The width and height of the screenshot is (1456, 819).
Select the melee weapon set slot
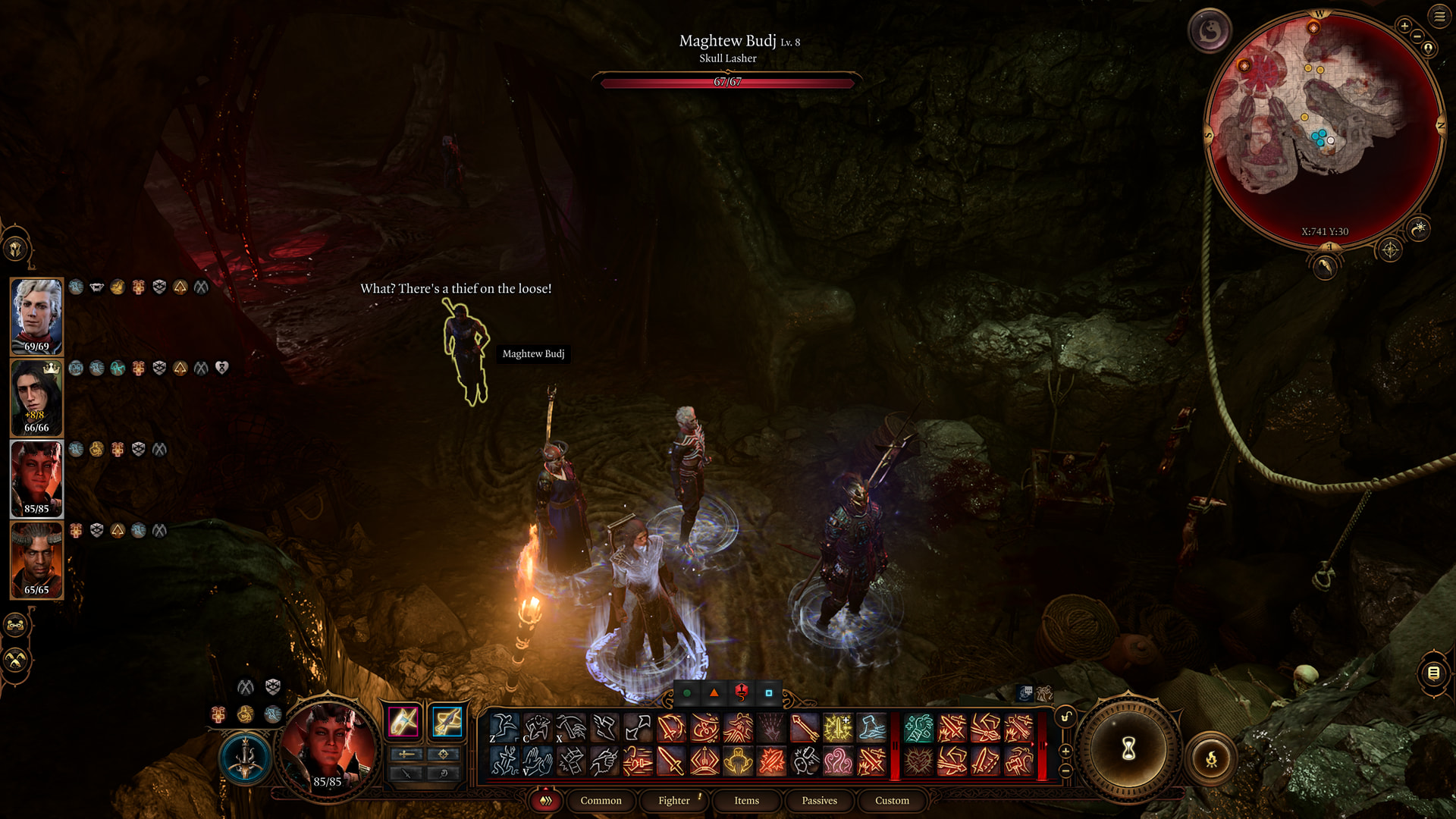[403, 721]
